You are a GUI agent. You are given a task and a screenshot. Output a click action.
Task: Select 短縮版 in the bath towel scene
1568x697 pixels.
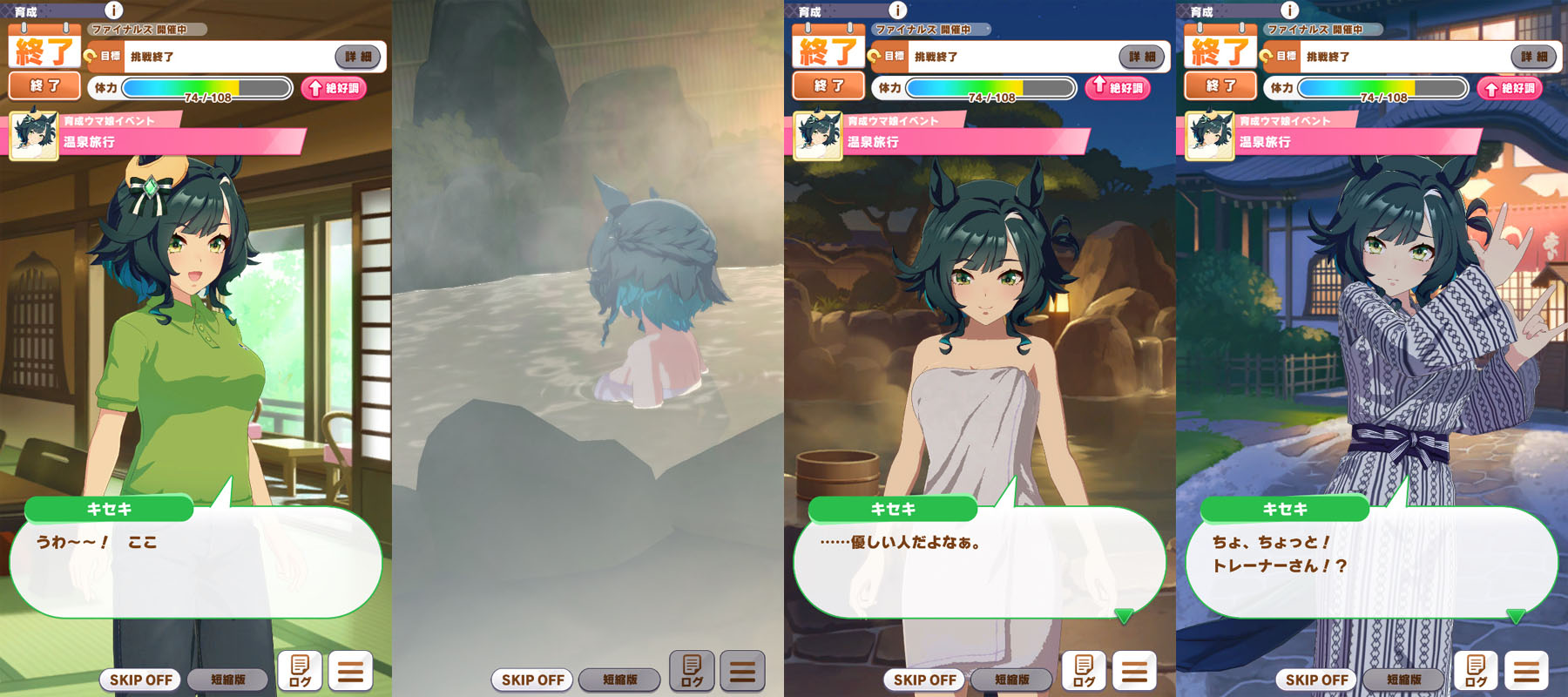pos(1012,680)
